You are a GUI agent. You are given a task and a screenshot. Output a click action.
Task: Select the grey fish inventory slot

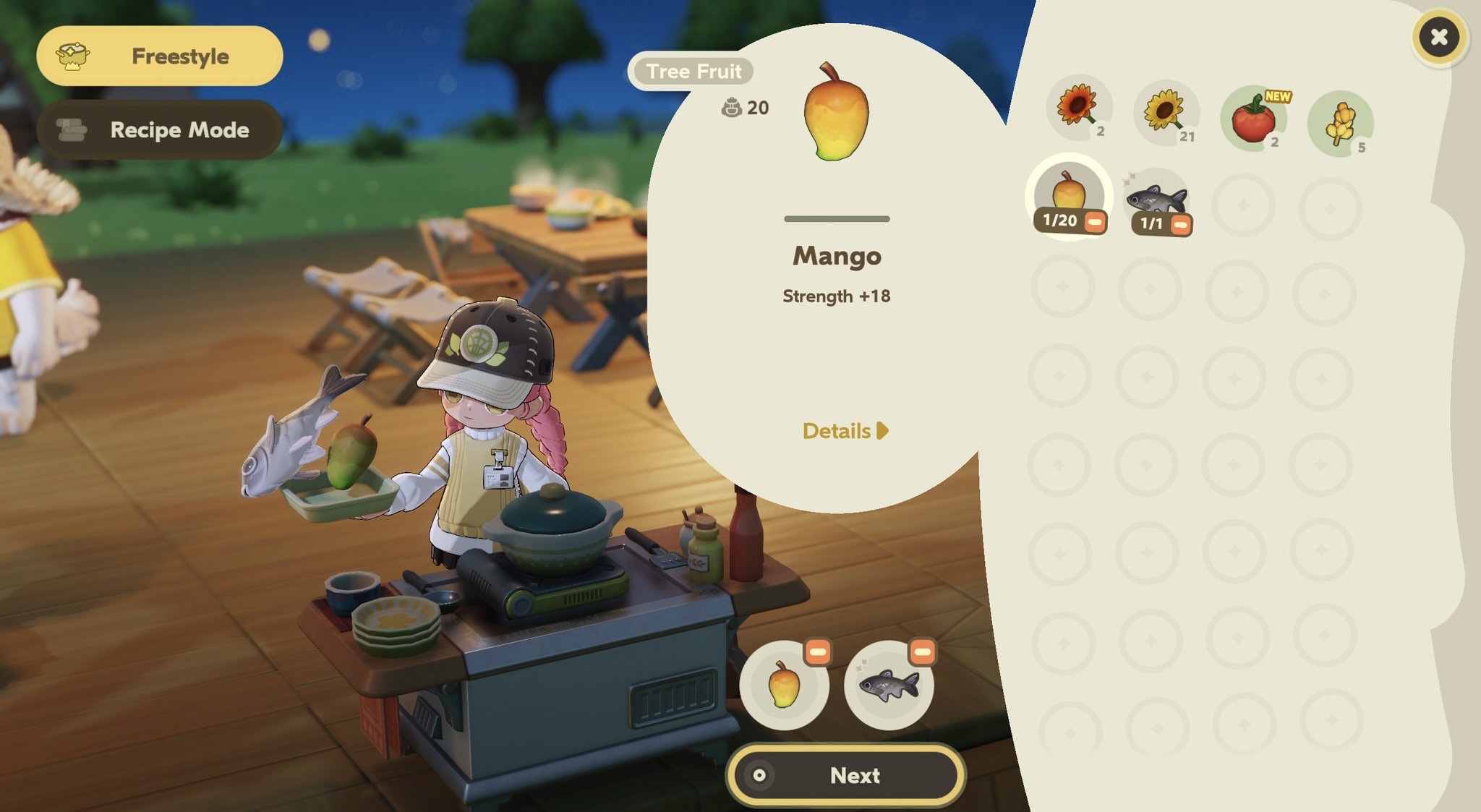click(1156, 197)
